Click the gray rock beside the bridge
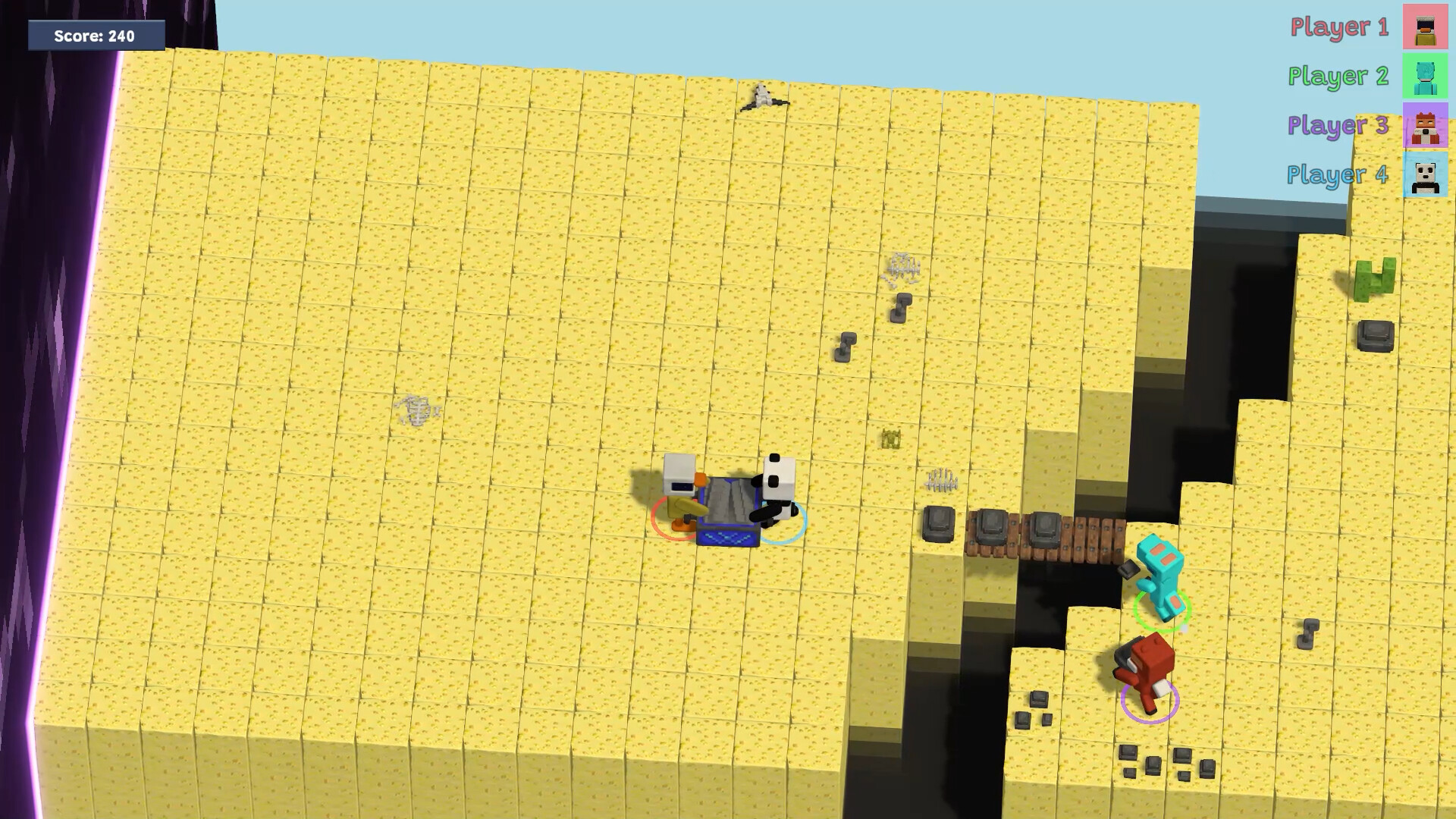 (x=937, y=523)
